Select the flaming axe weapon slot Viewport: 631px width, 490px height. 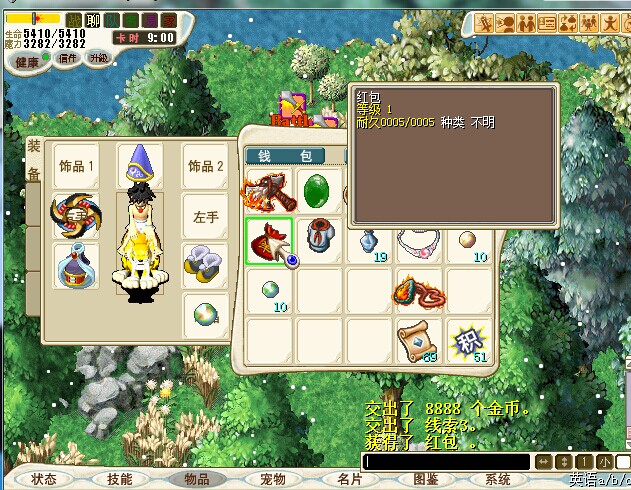[x=269, y=191]
